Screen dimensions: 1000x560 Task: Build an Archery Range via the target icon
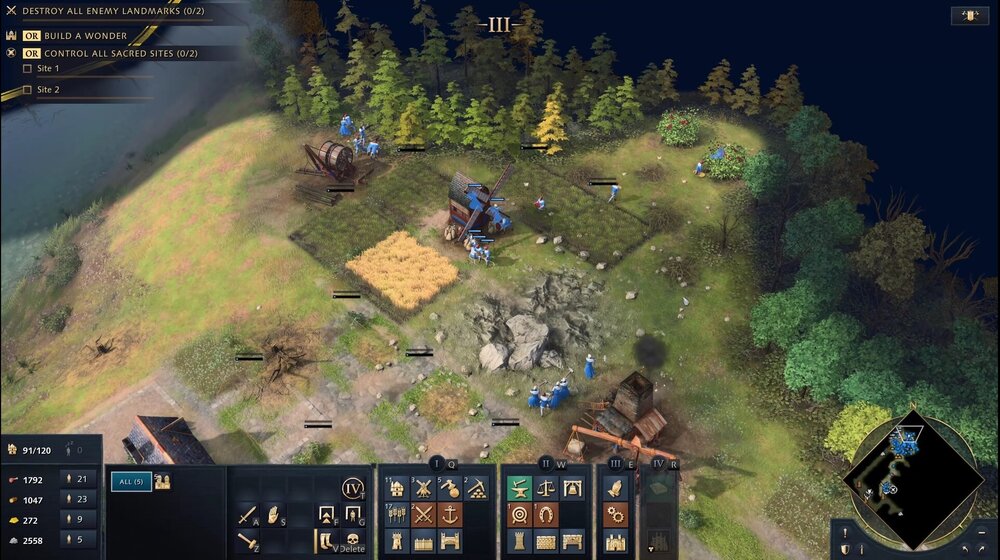pyautogui.click(x=519, y=515)
